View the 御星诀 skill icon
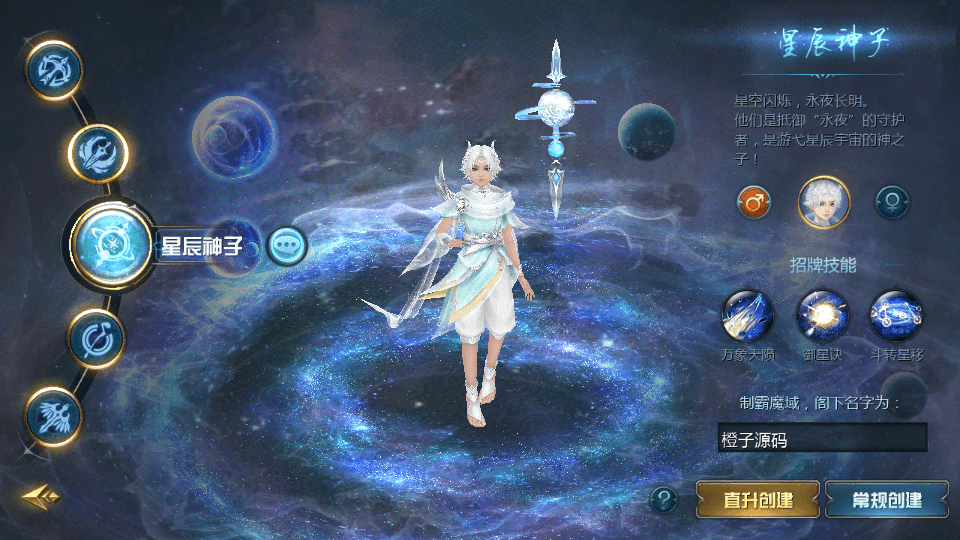The height and width of the screenshot is (540, 960). click(822, 316)
